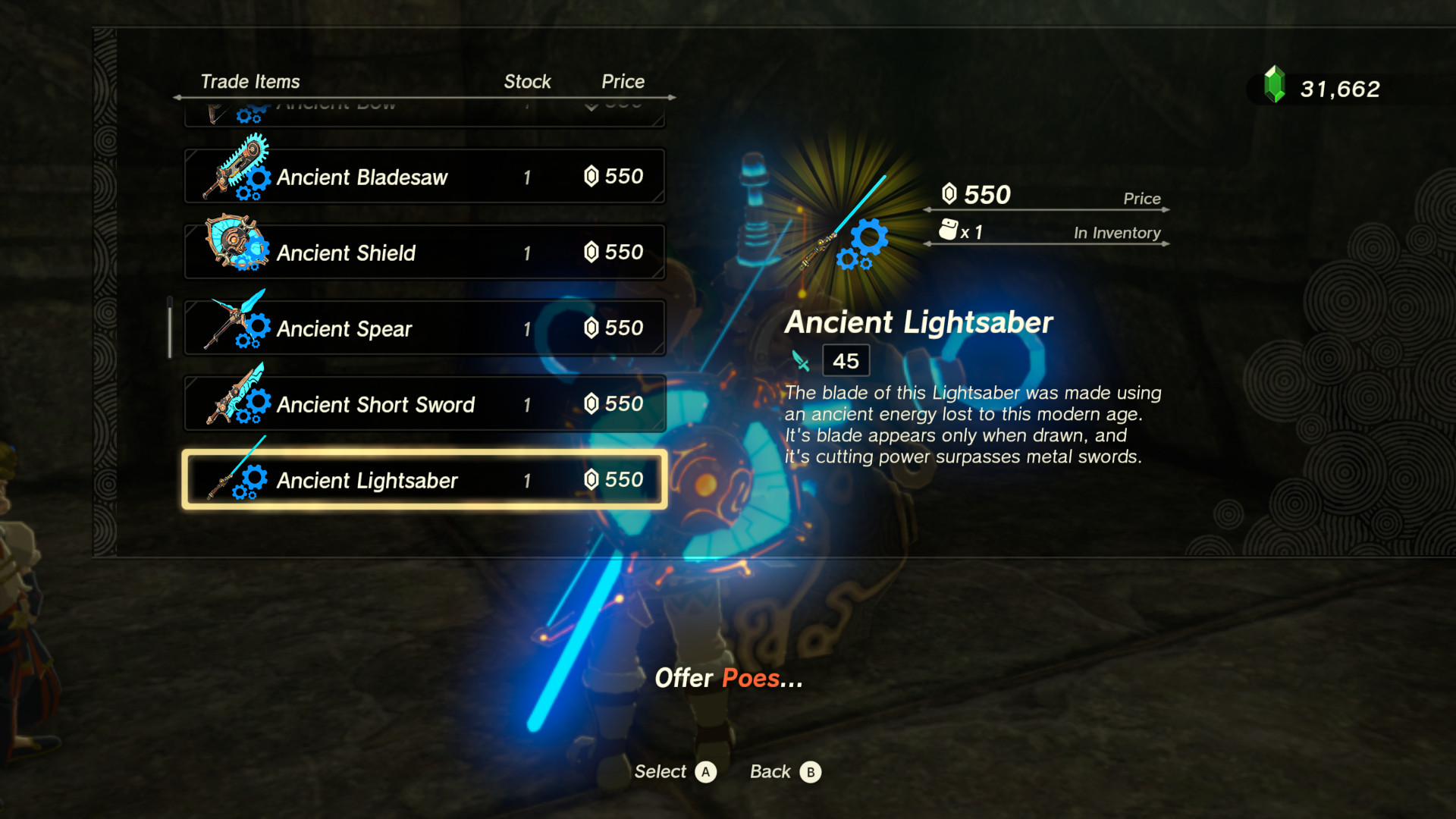Click the Poe currency icon next to 550 price
The width and height of the screenshot is (1456, 819).
[950, 195]
